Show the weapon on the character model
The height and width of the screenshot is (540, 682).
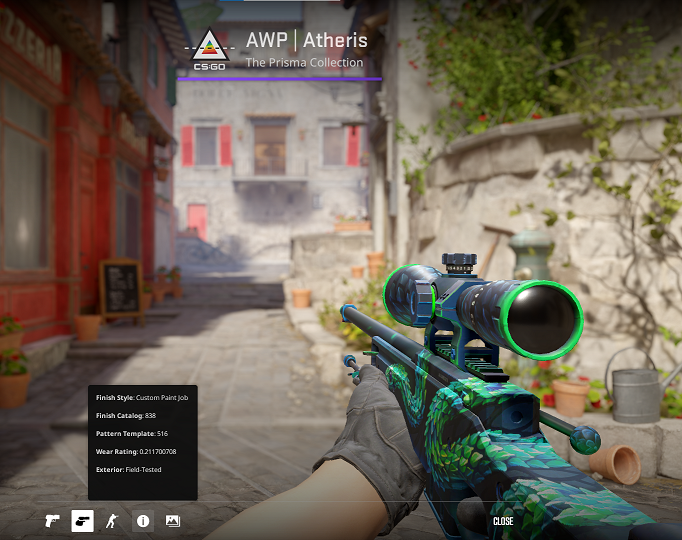(112, 521)
